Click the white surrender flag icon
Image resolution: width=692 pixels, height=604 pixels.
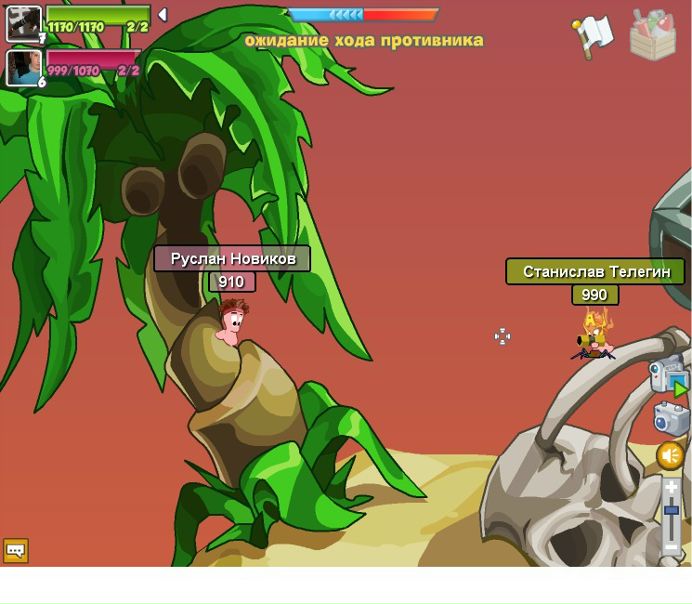coord(593,34)
